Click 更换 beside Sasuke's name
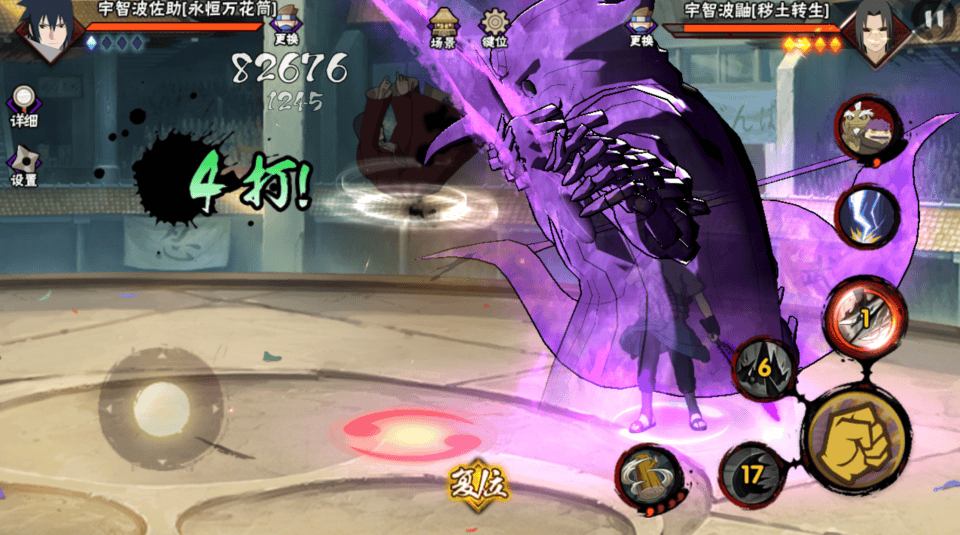 (x=286, y=26)
